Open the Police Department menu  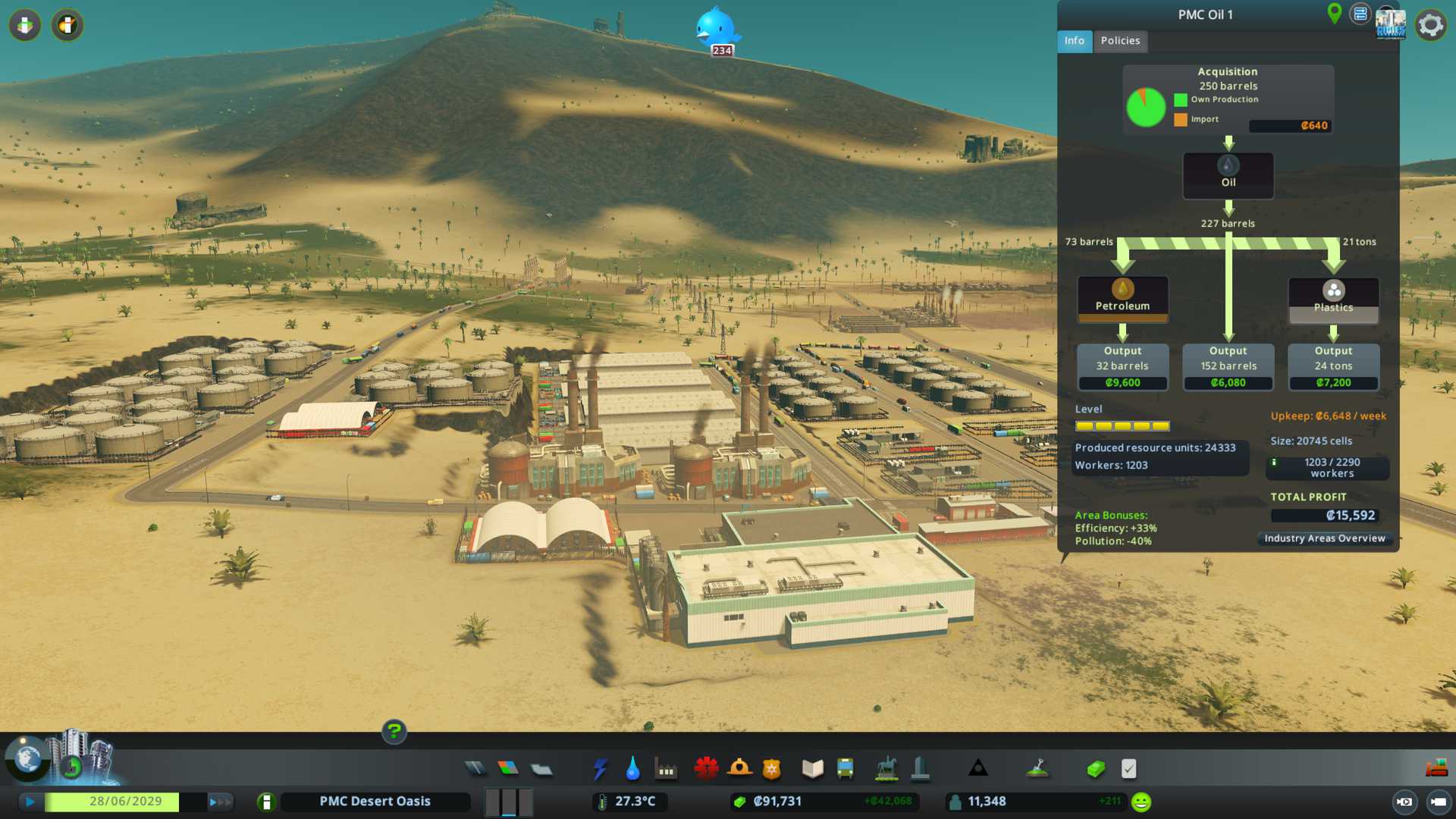coord(772,769)
